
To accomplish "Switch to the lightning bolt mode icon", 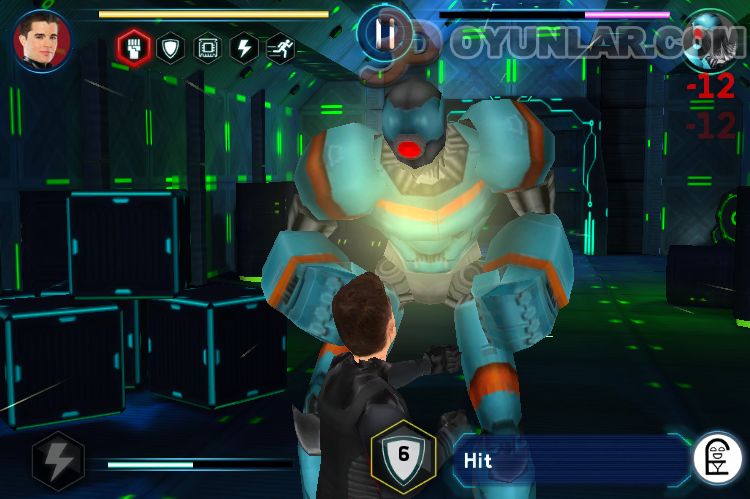I will point(244,47).
